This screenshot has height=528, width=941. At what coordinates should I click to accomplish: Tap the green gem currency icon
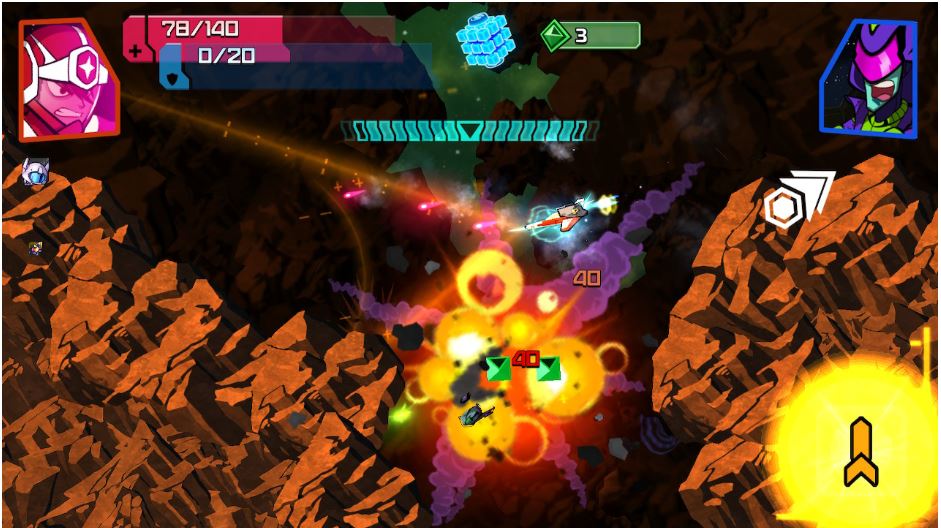pyautogui.click(x=555, y=37)
